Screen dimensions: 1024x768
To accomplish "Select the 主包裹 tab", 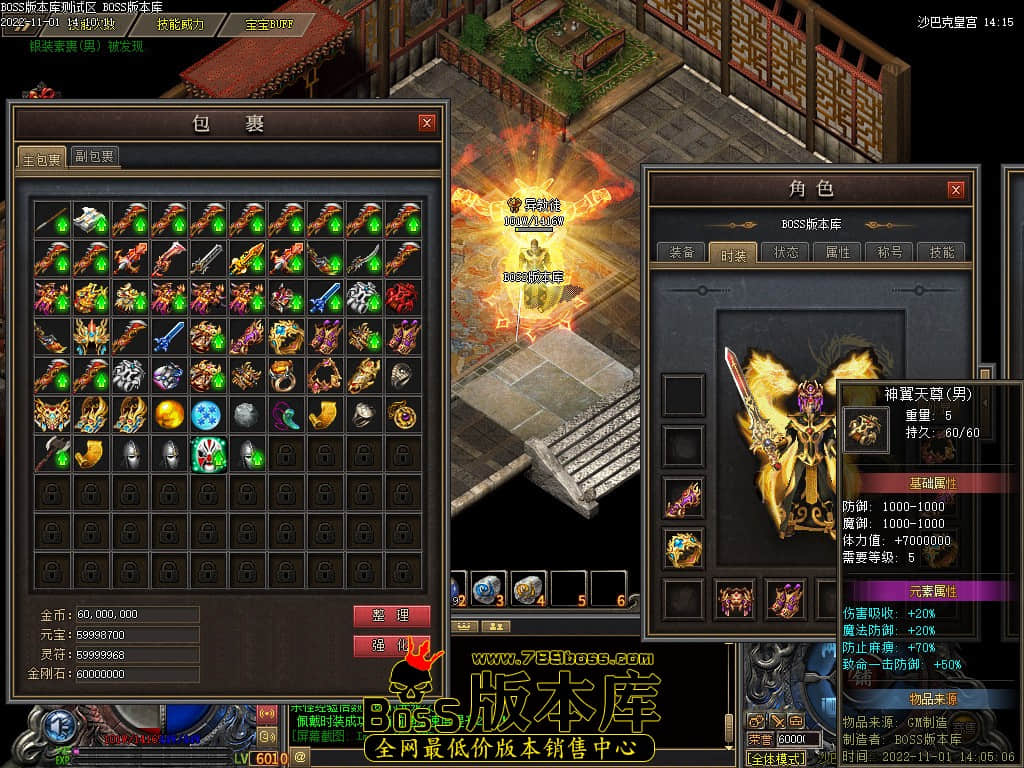I will click(42, 158).
